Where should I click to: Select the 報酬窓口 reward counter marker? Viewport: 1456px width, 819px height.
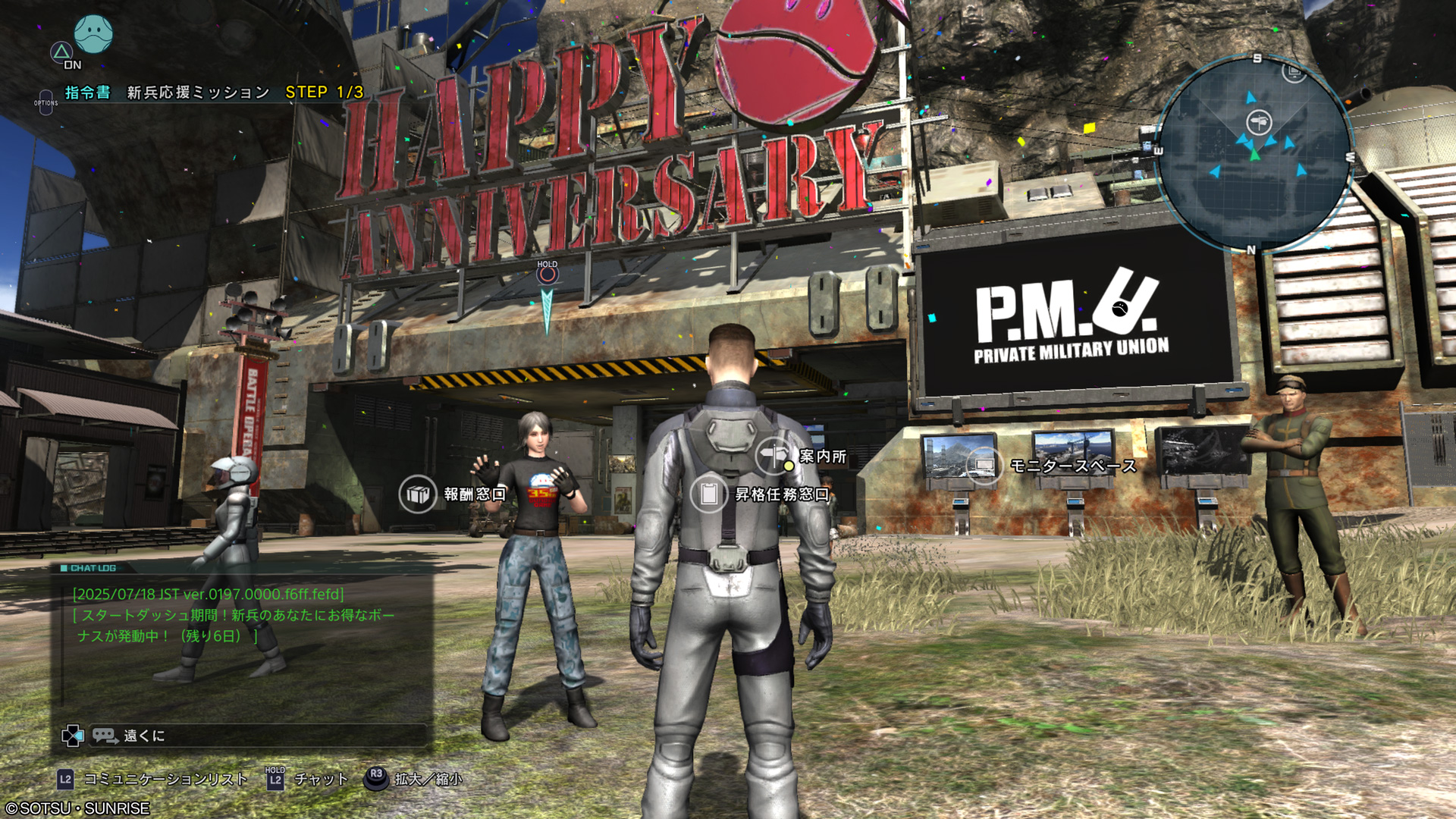tap(418, 494)
